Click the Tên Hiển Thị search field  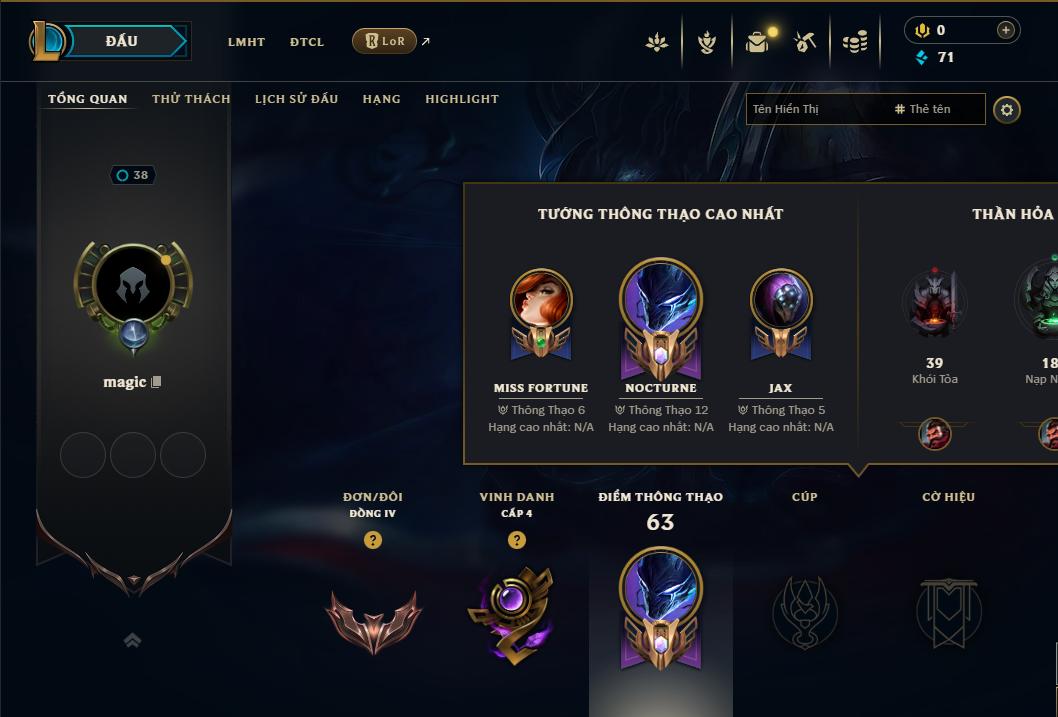tap(815, 109)
